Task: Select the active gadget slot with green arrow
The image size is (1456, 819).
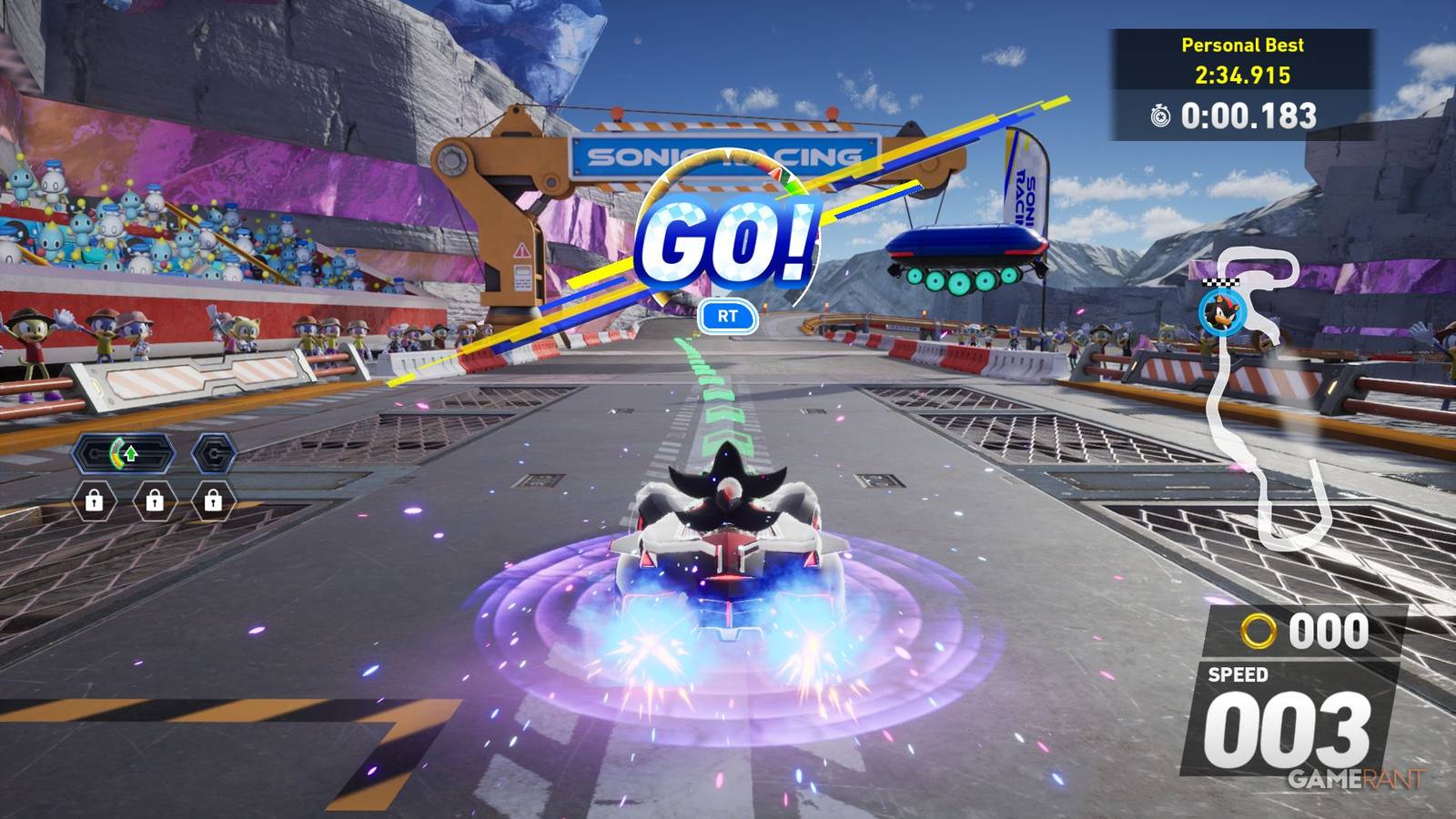Action: (x=124, y=452)
